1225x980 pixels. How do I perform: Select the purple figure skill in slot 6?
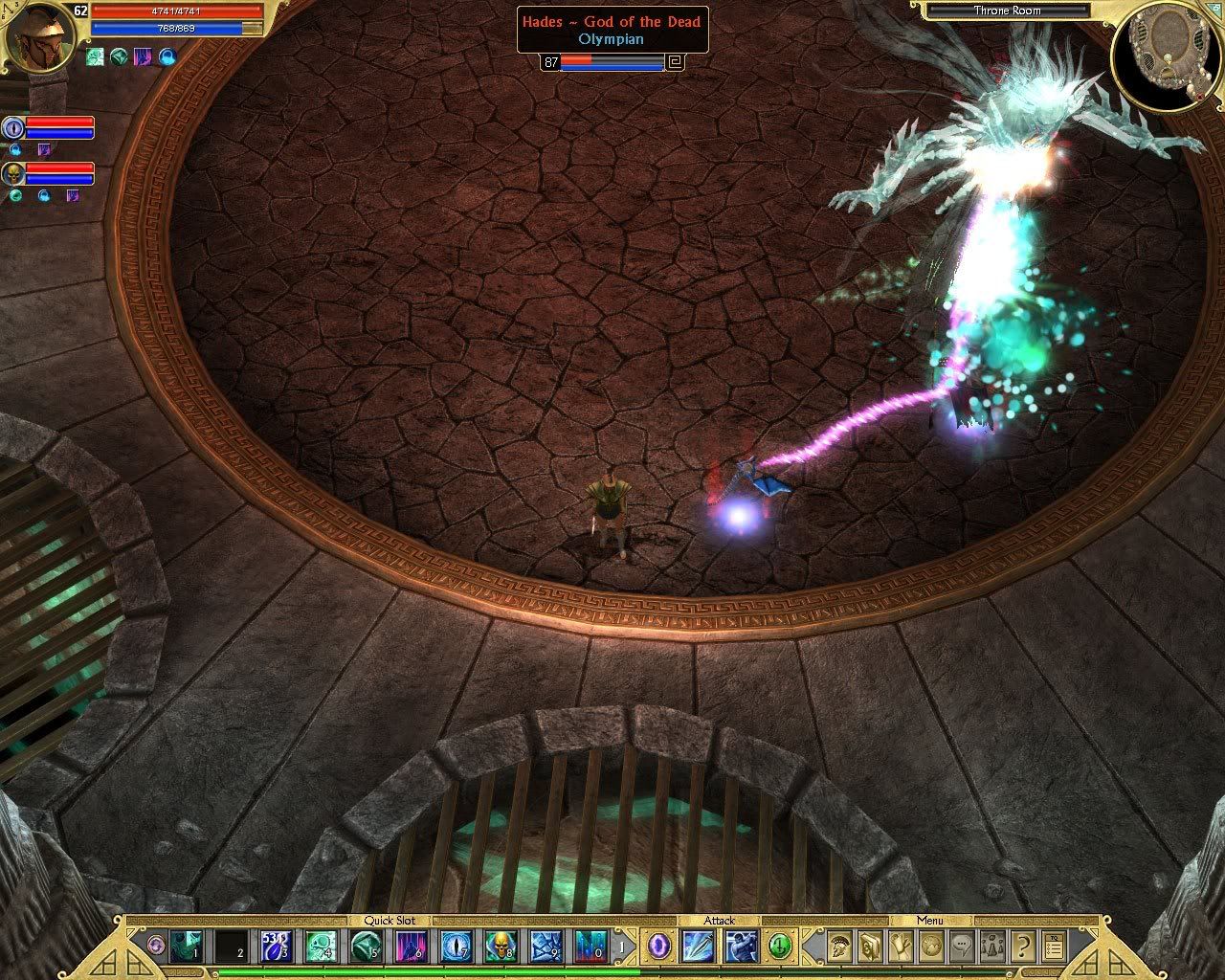click(412, 947)
